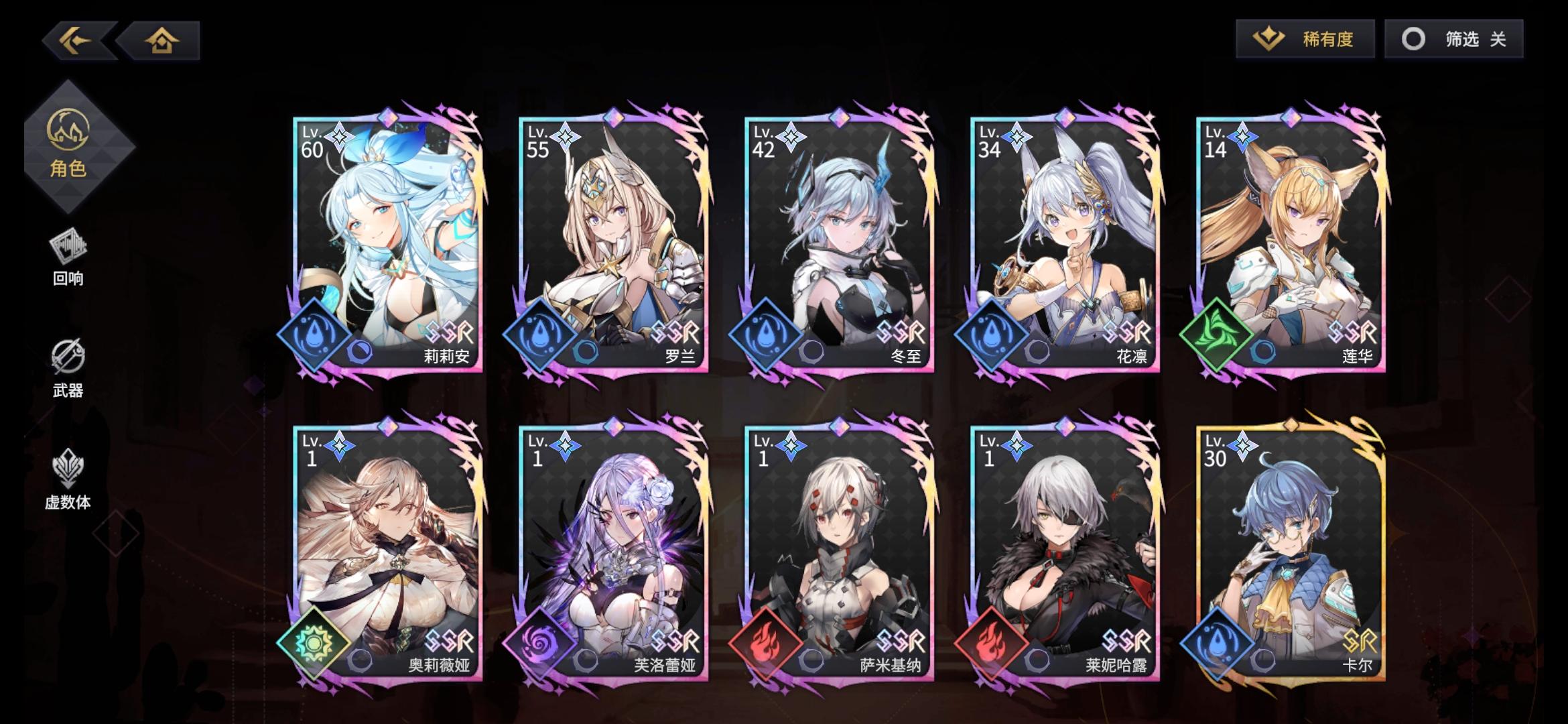The image size is (1568, 724).
Task: Open the 回响 echoes panel icon
Action: pyautogui.click(x=70, y=255)
